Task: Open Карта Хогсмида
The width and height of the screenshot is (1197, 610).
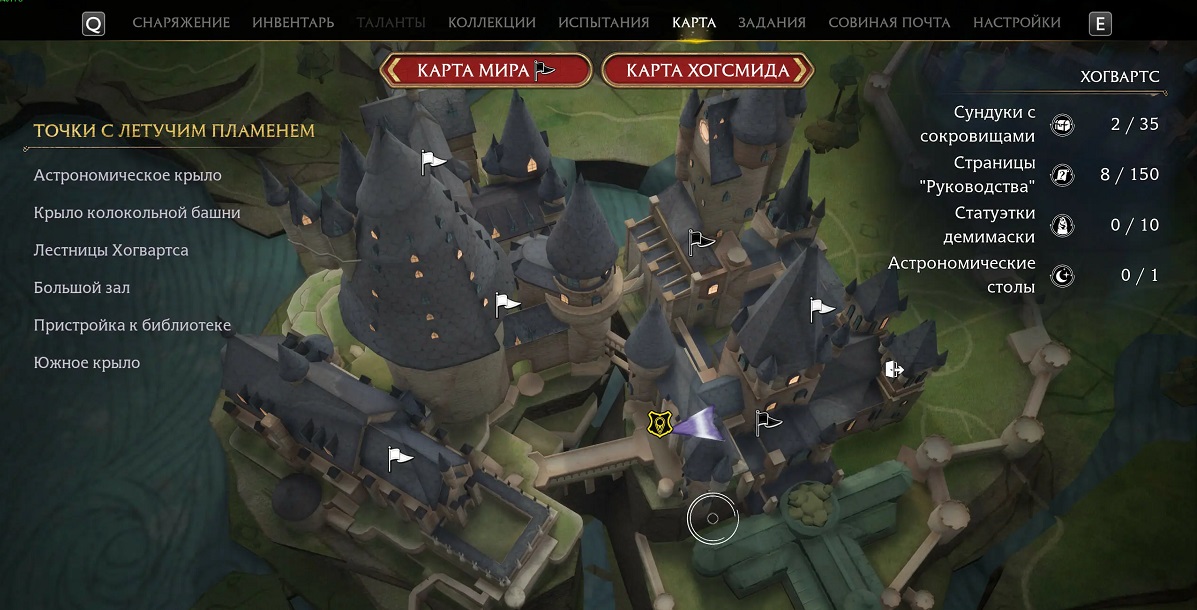Action: coord(708,70)
